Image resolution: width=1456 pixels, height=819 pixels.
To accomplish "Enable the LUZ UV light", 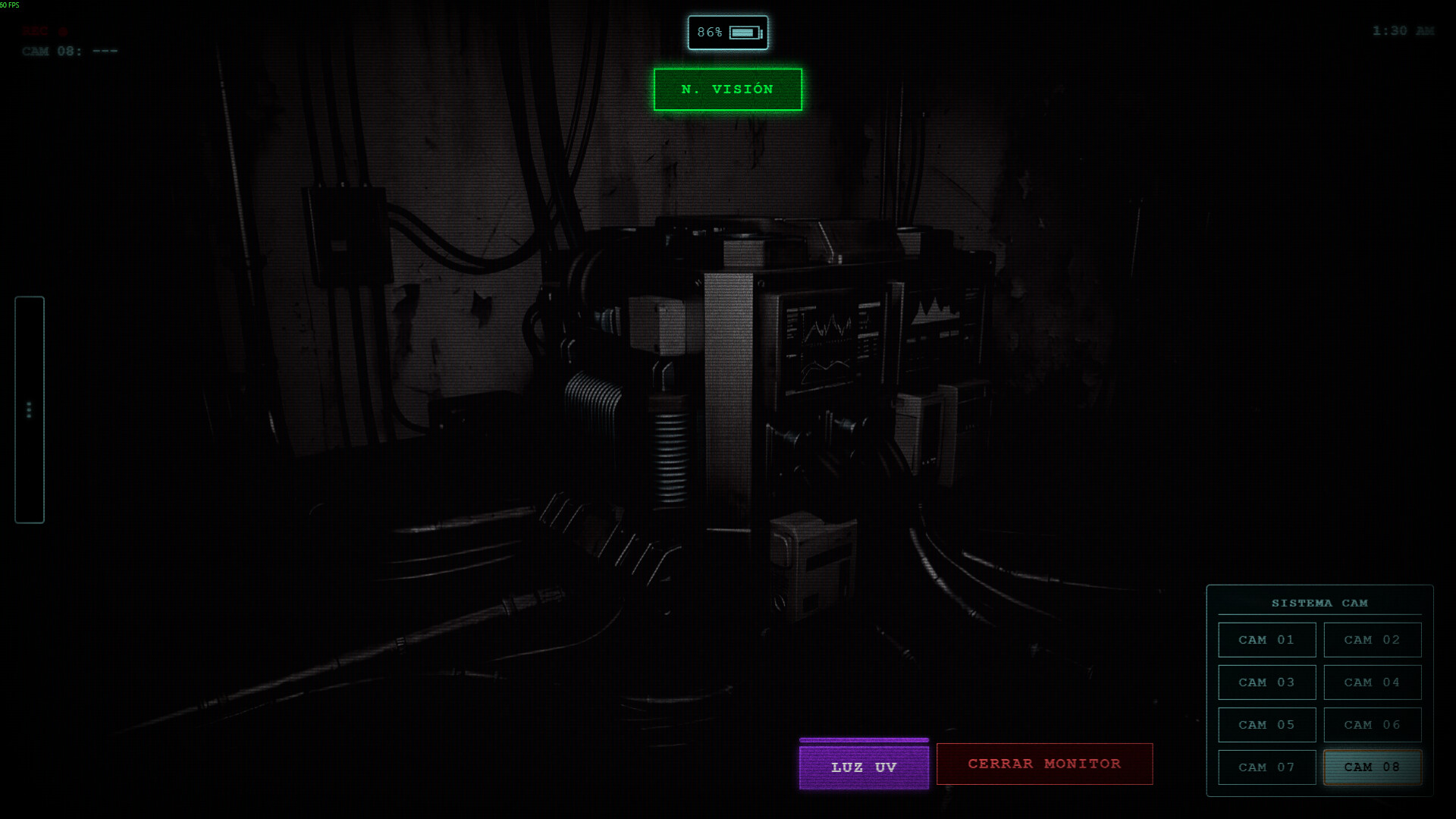I will coord(863,766).
